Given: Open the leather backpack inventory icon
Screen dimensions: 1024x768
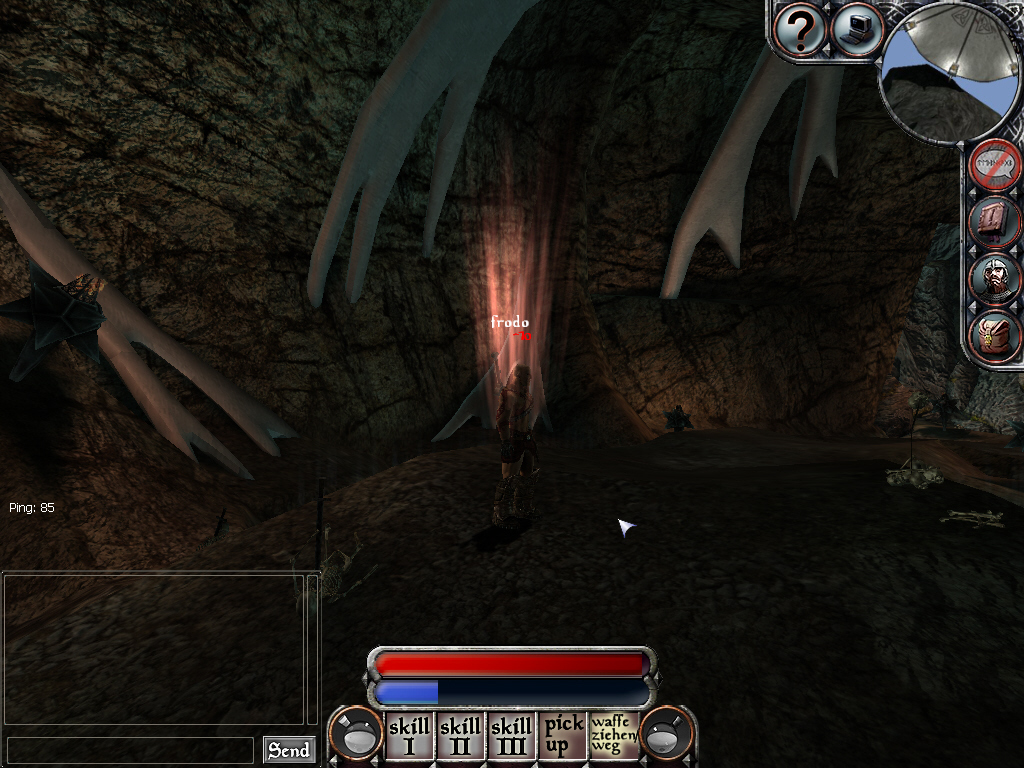Looking at the screenshot, I should (997, 336).
